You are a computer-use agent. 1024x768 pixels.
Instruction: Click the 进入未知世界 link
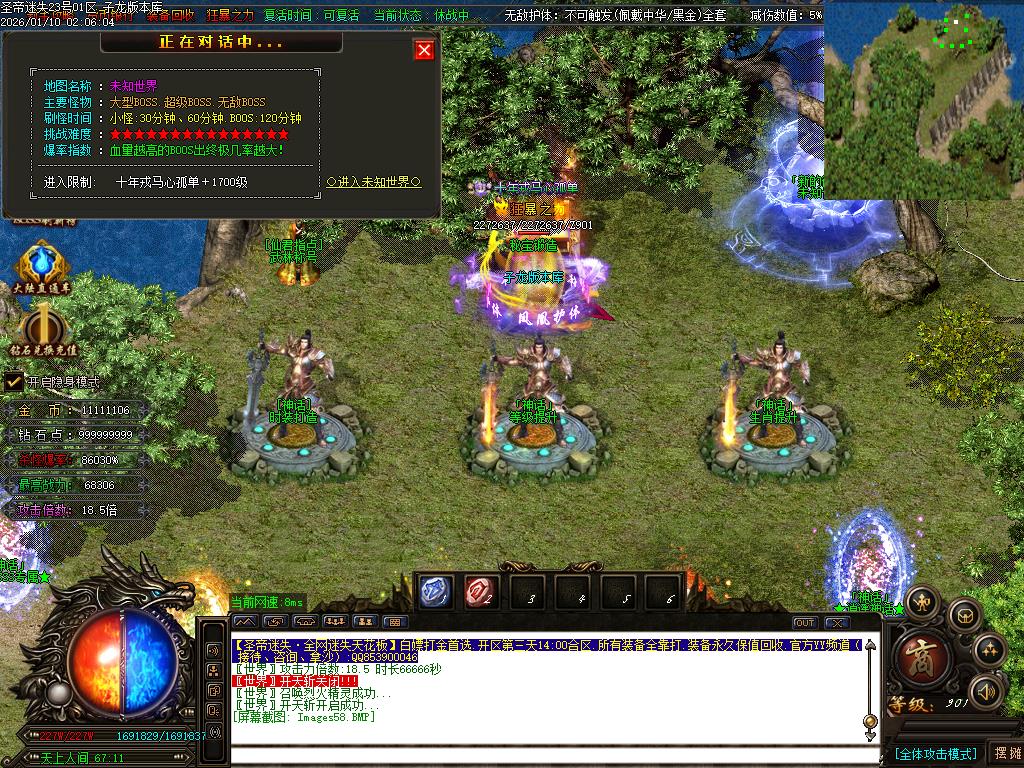coord(374,182)
